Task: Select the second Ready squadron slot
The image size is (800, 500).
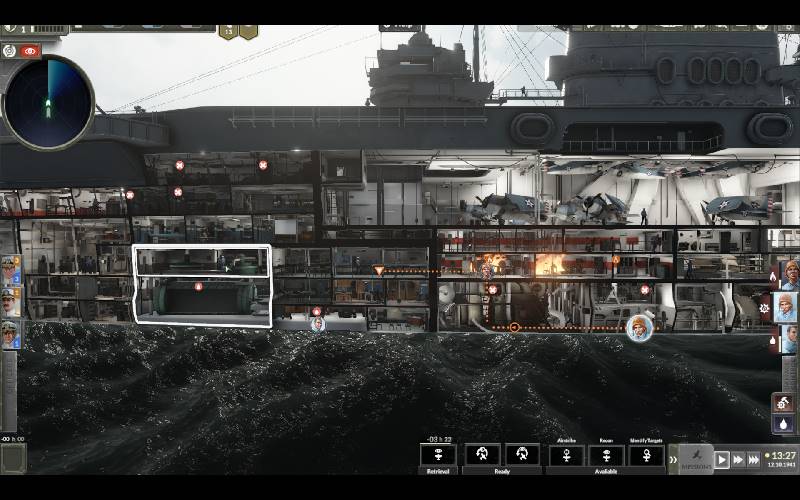Action: tap(522, 455)
